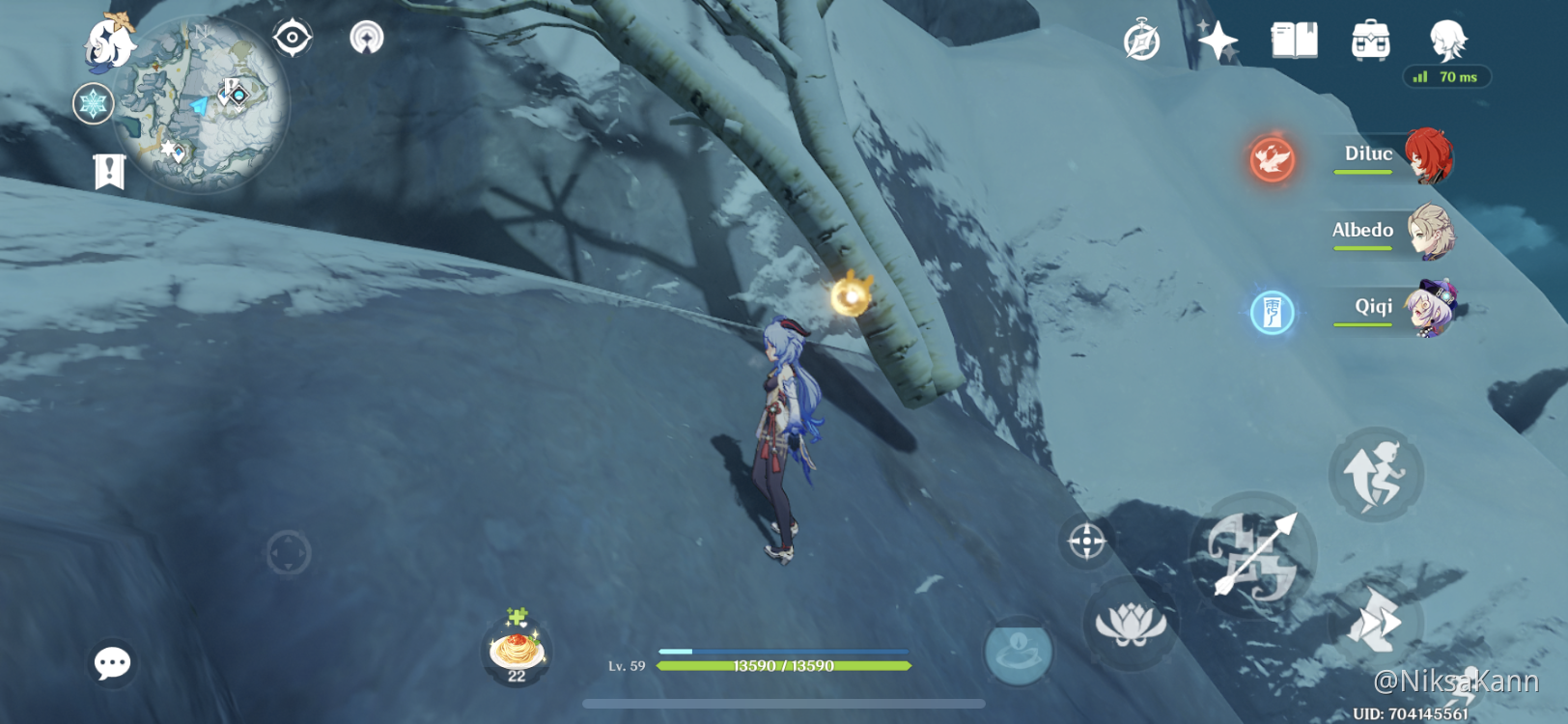Open the character screen head icon
The width and height of the screenshot is (1568, 724).
pos(1447,40)
